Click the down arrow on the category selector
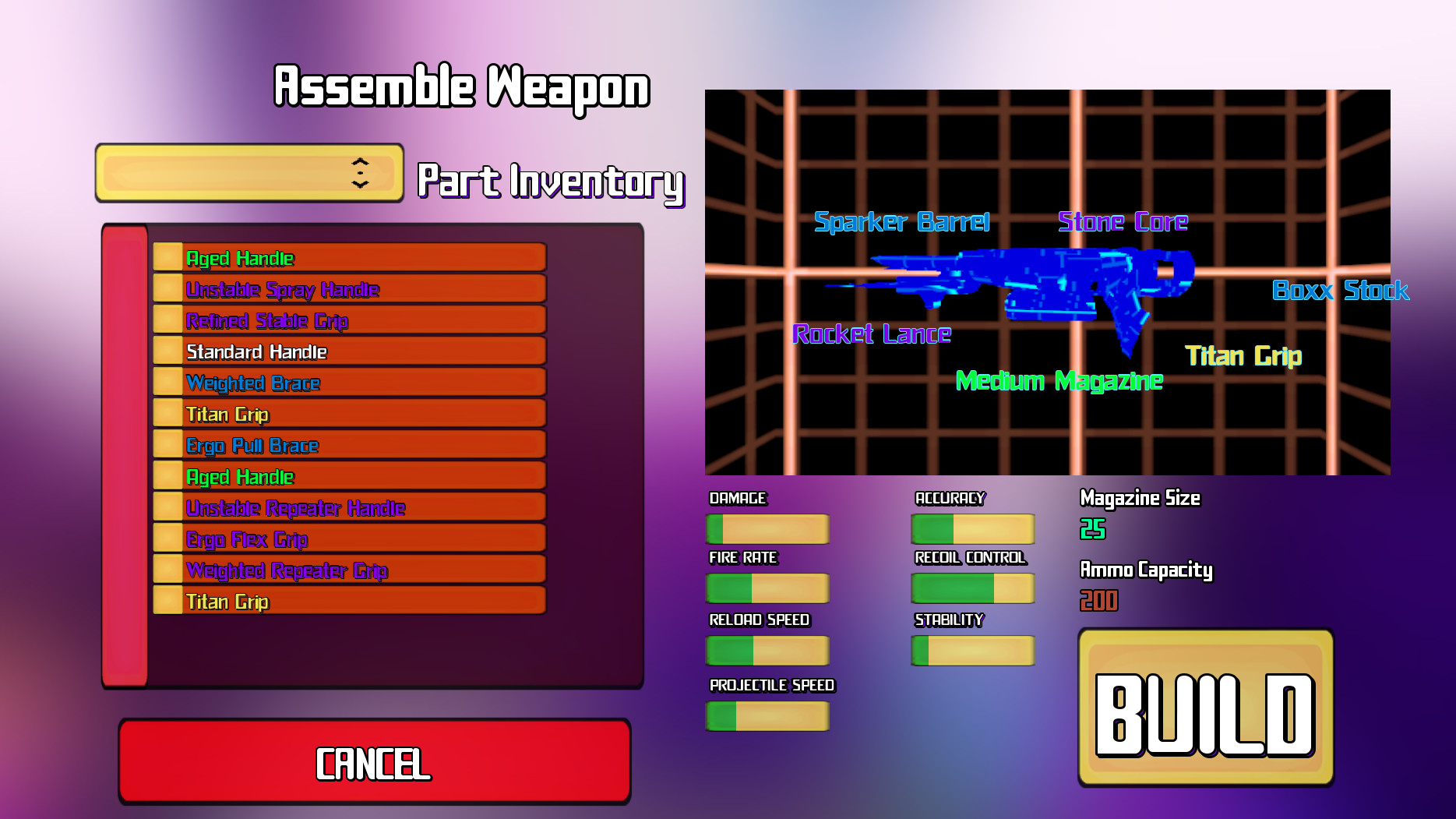Image resolution: width=1456 pixels, height=819 pixels. [360, 182]
